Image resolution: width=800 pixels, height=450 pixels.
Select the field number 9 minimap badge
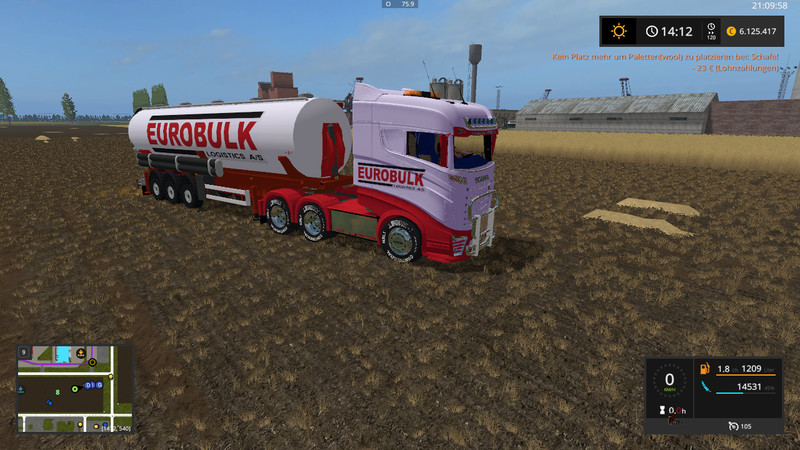[x=23, y=351]
